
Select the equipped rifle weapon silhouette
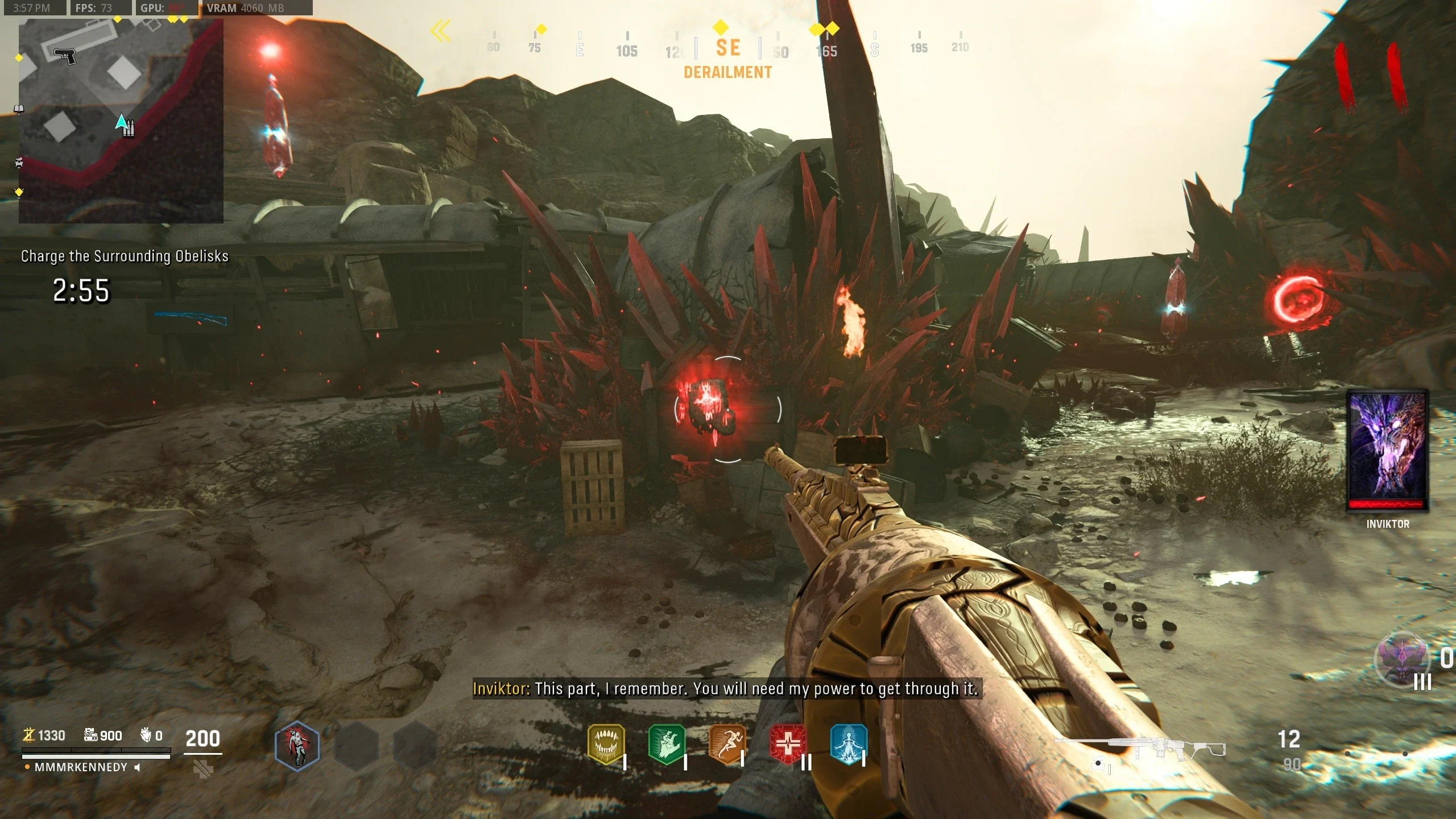click(x=1140, y=748)
